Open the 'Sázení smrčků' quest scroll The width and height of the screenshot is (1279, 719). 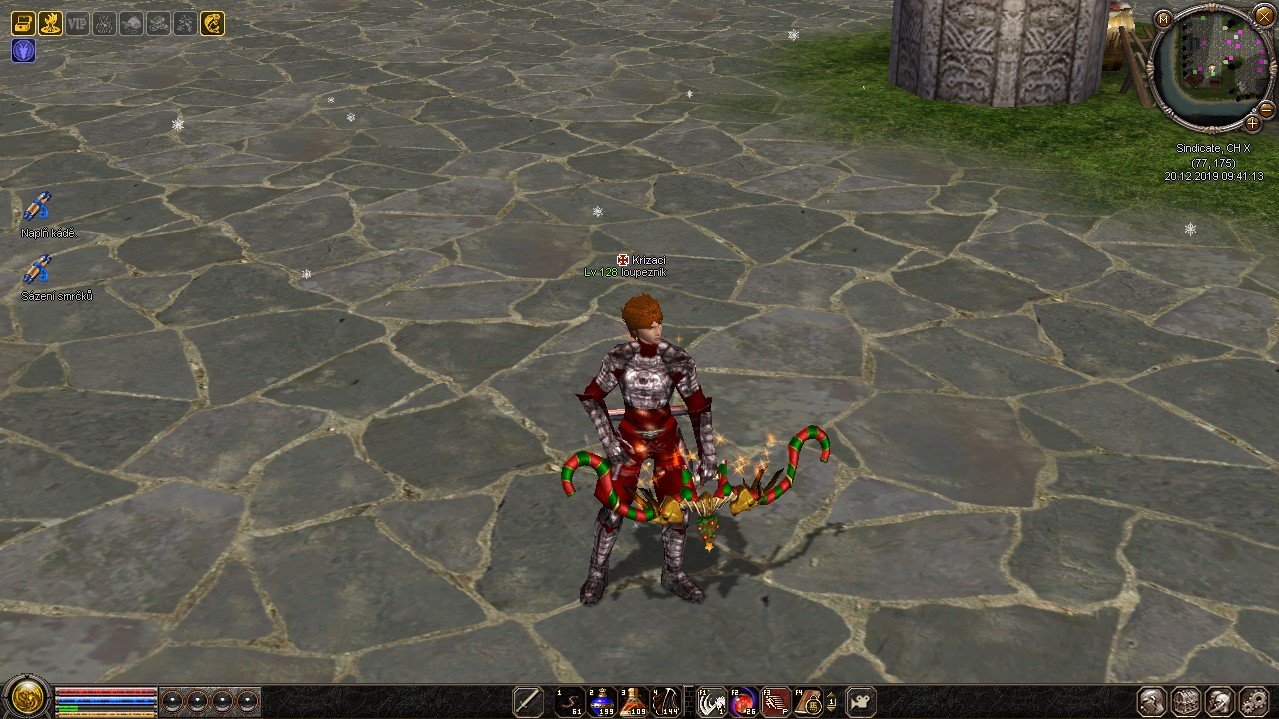pos(38,270)
